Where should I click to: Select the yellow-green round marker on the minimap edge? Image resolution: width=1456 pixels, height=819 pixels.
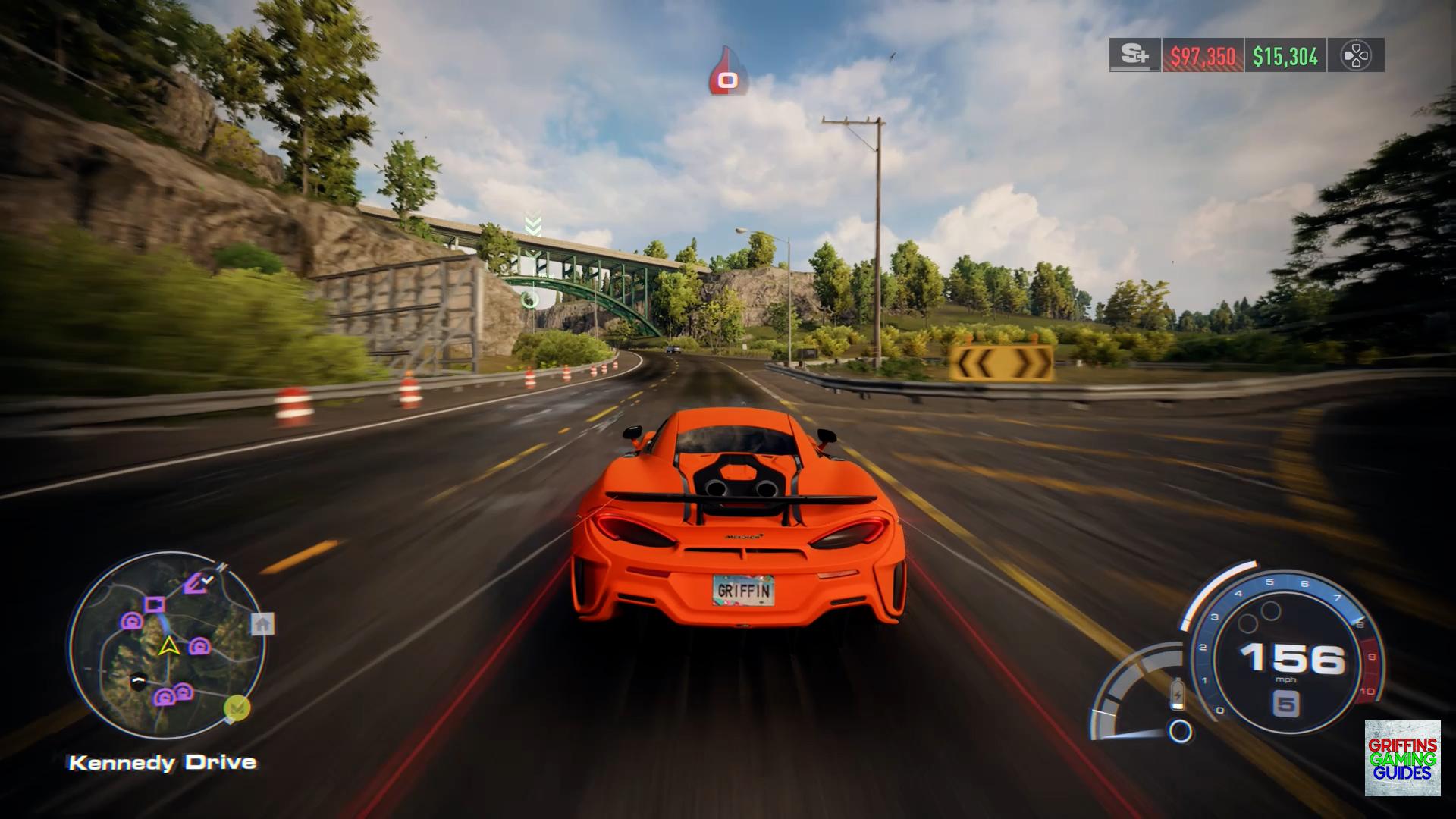click(x=237, y=708)
